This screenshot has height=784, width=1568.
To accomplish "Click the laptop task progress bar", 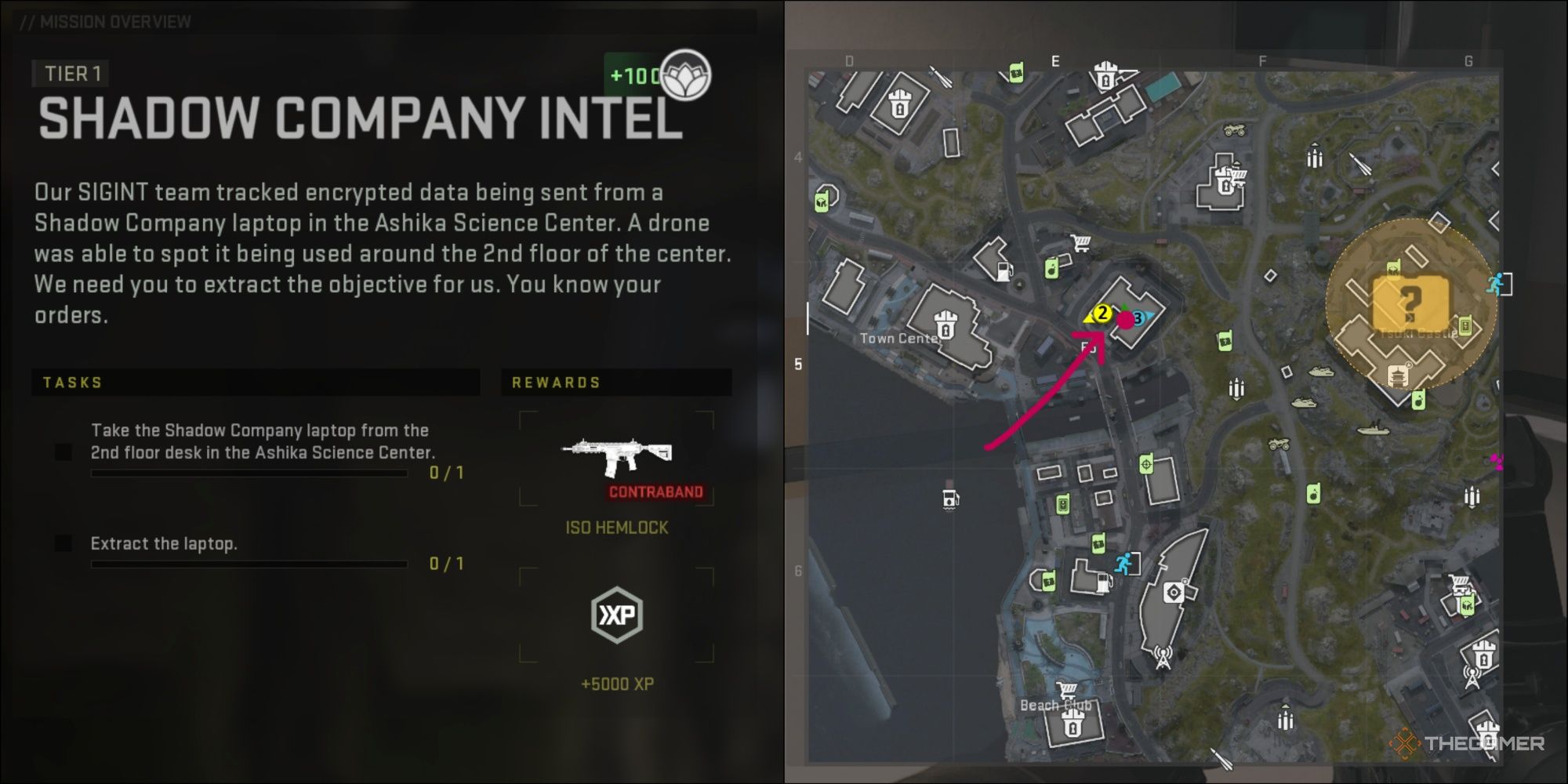I will pyautogui.click(x=249, y=473).
